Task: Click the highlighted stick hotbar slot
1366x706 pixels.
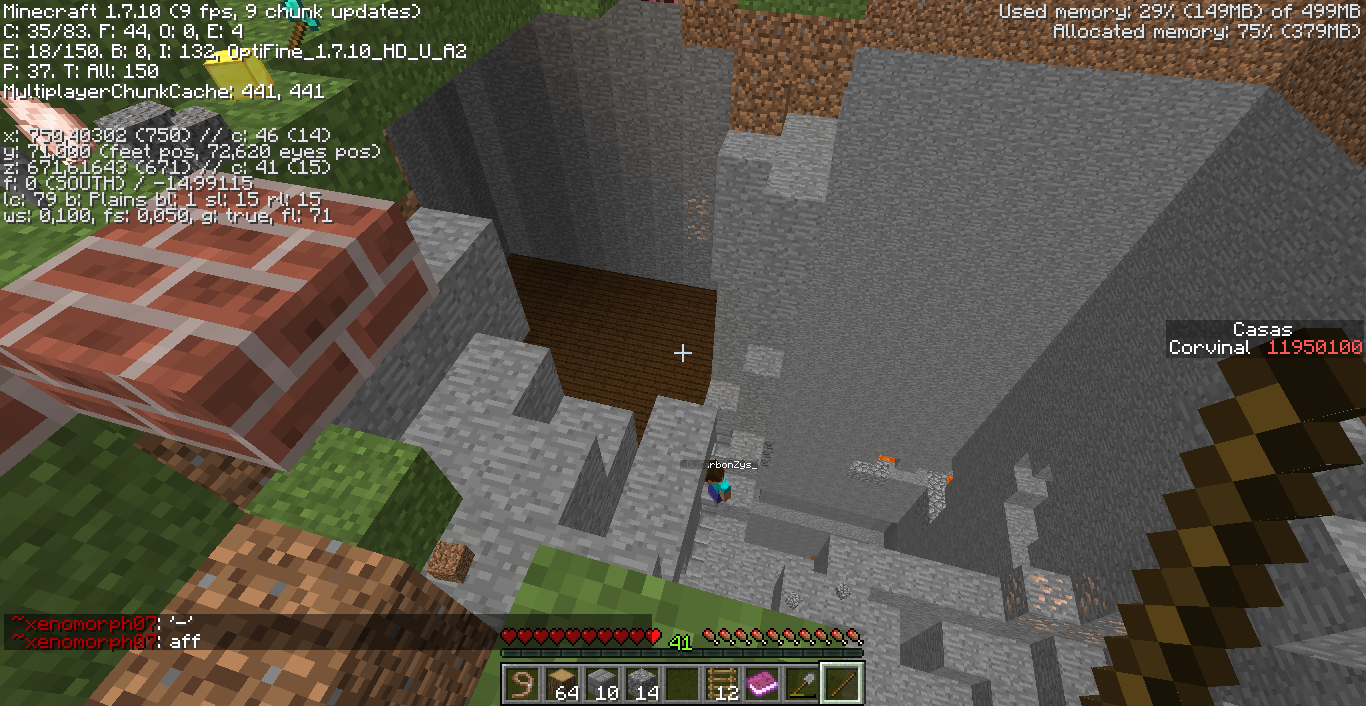Action: [x=842, y=684]
